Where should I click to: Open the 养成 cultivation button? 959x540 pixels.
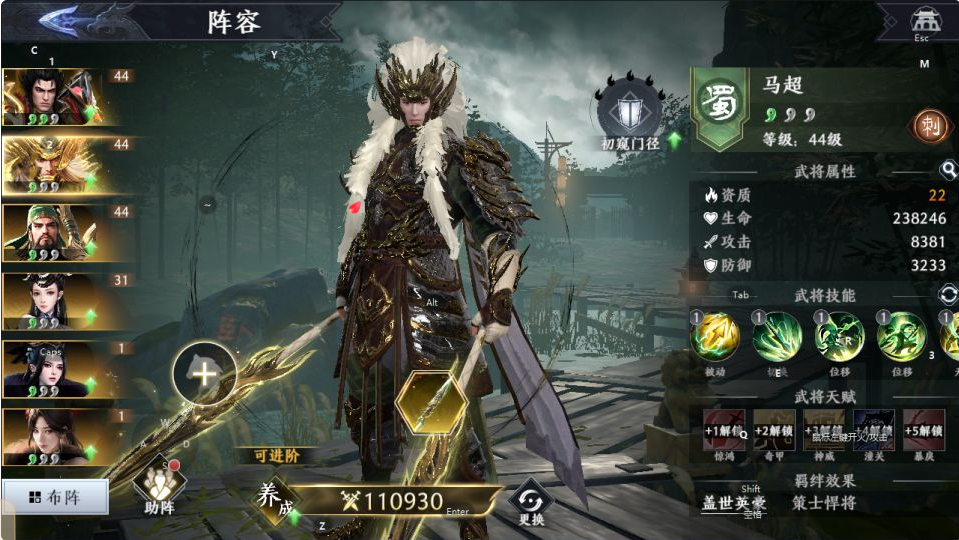point(276,497)
